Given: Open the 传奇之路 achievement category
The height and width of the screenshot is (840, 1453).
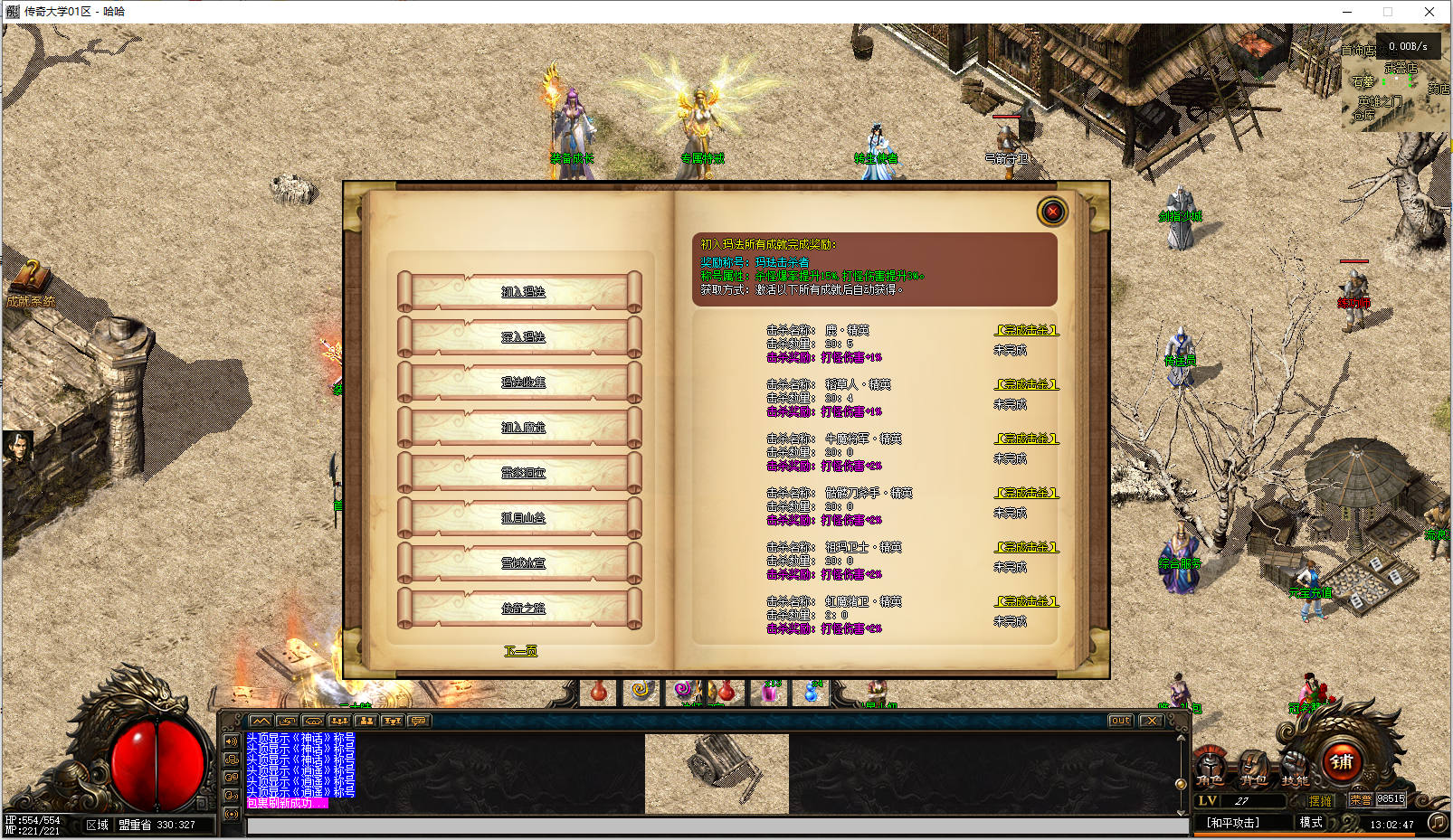Looking at the screenshot, I should 521,609.
